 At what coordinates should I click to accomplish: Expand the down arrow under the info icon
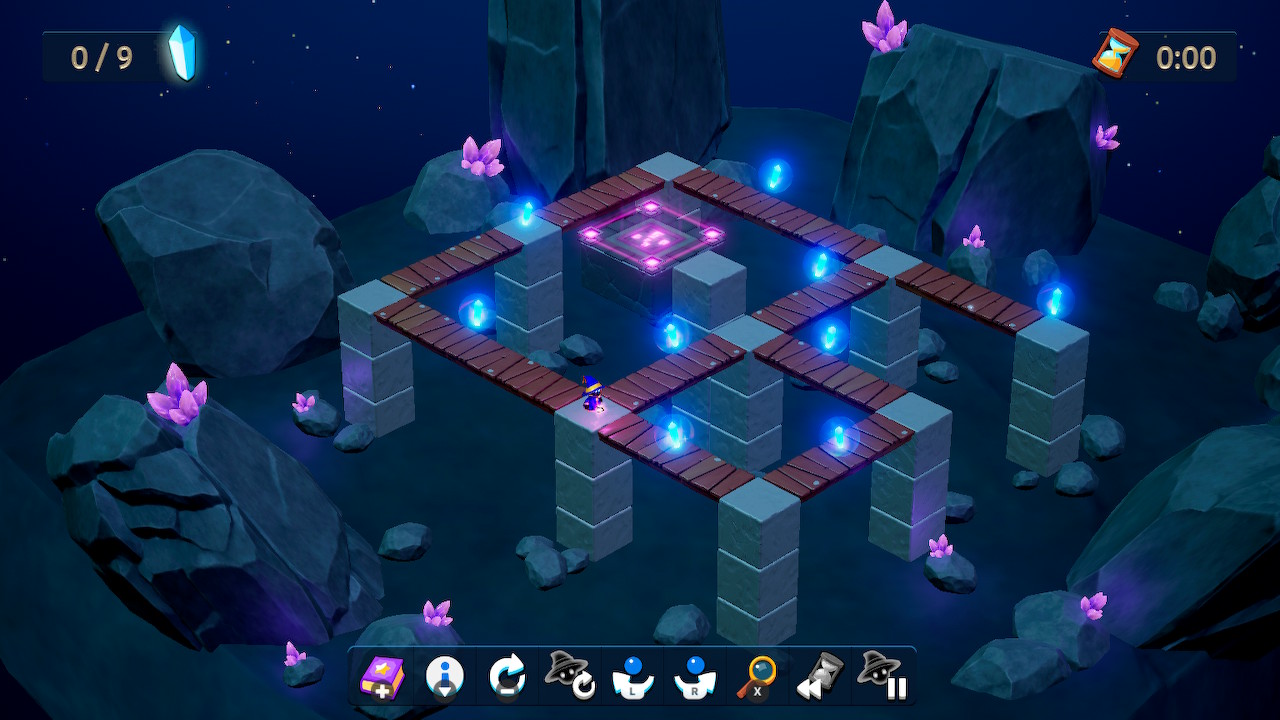446,688
